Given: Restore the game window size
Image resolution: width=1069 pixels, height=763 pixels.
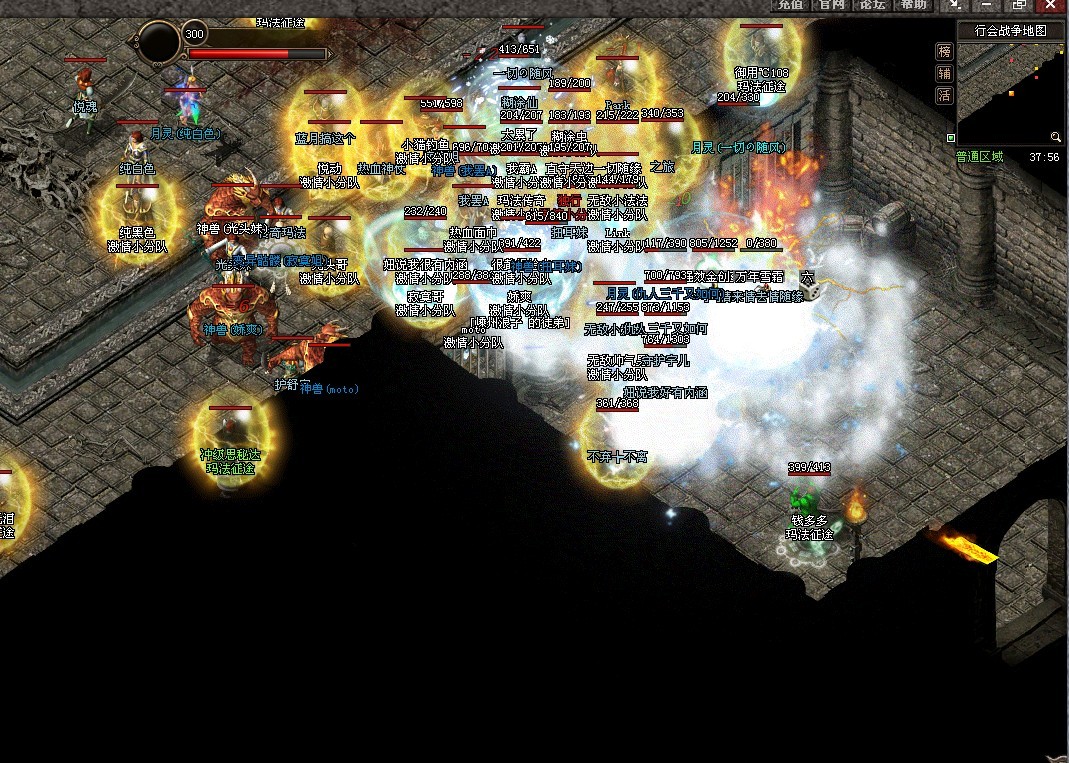Looking at the screenshot, I should pyautogui.click(x=1018, y=5).
